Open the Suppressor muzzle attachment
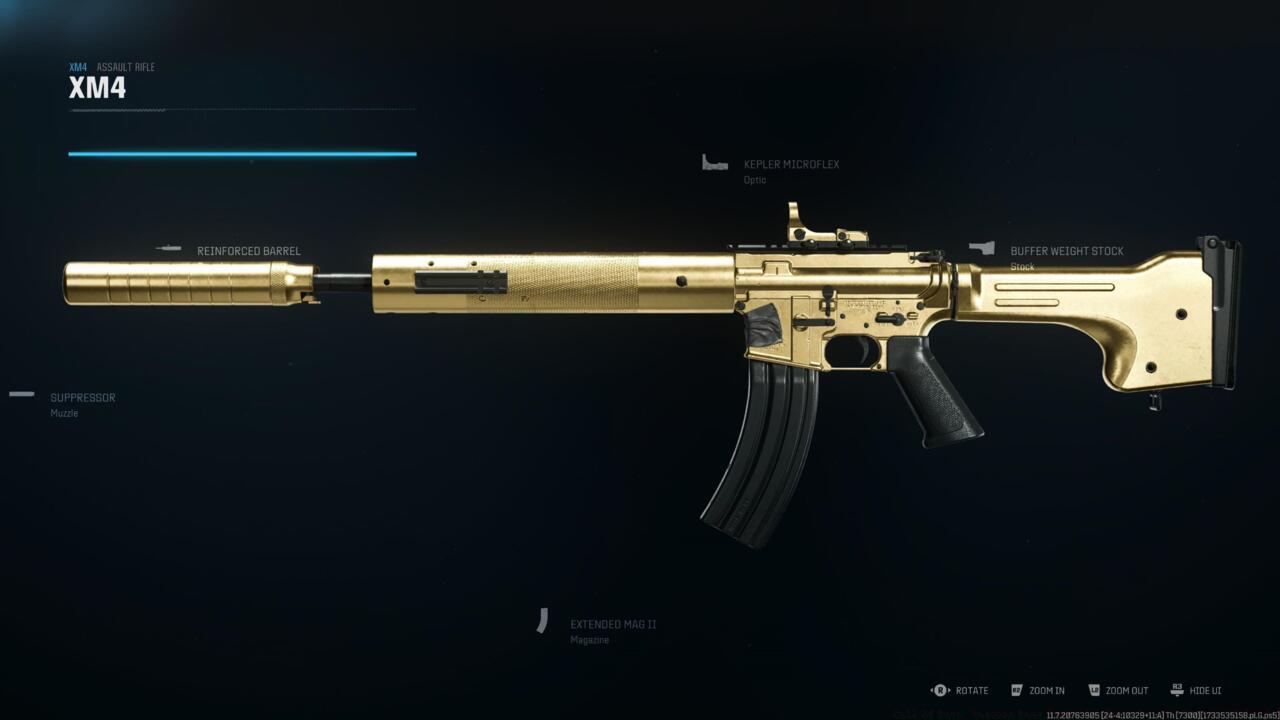 (x=82, y=398)
